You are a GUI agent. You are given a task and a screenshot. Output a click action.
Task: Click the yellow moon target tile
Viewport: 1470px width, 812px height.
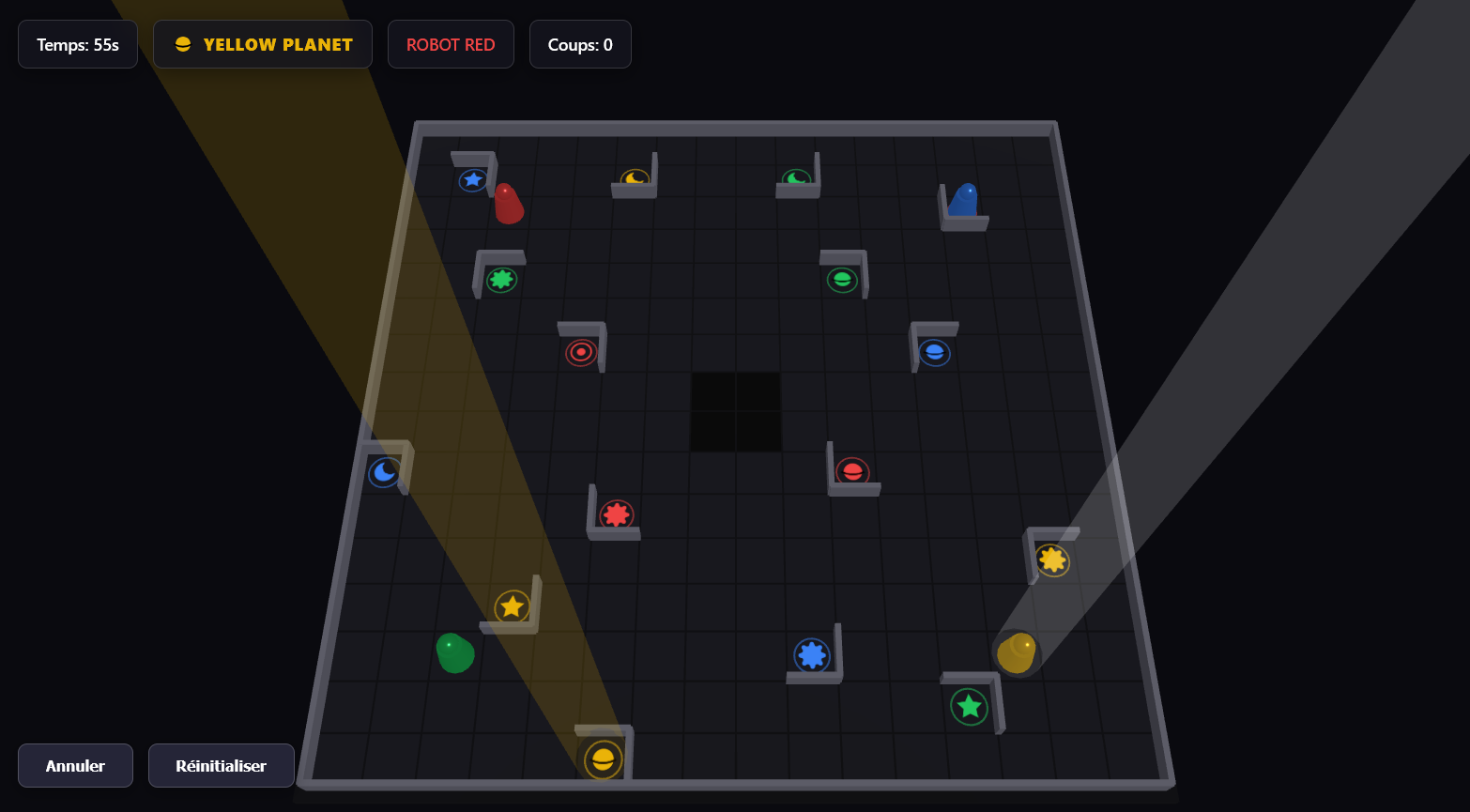(x=634, y=176)
